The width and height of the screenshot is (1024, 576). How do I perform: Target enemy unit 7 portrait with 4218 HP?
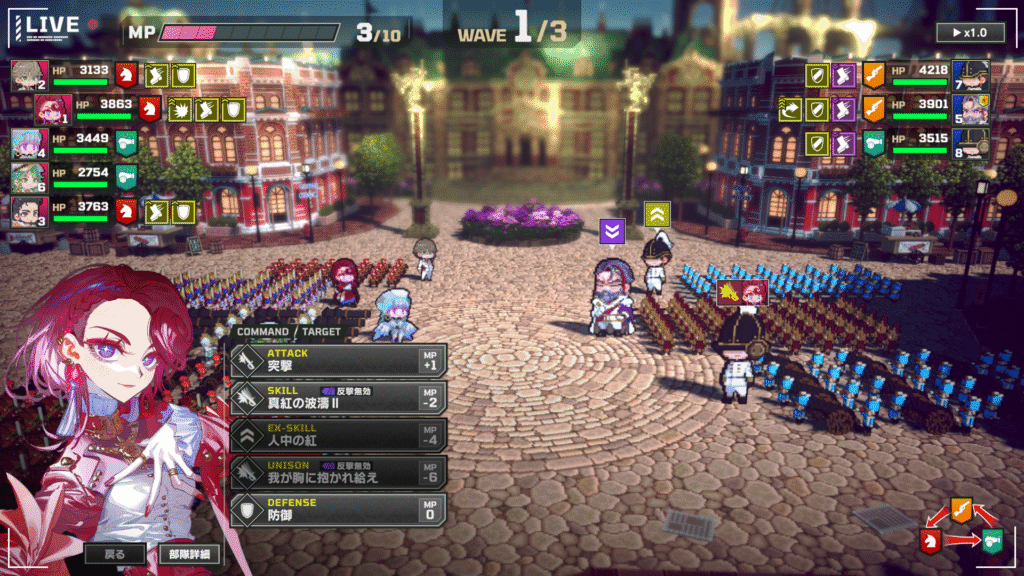pos(971,75)
